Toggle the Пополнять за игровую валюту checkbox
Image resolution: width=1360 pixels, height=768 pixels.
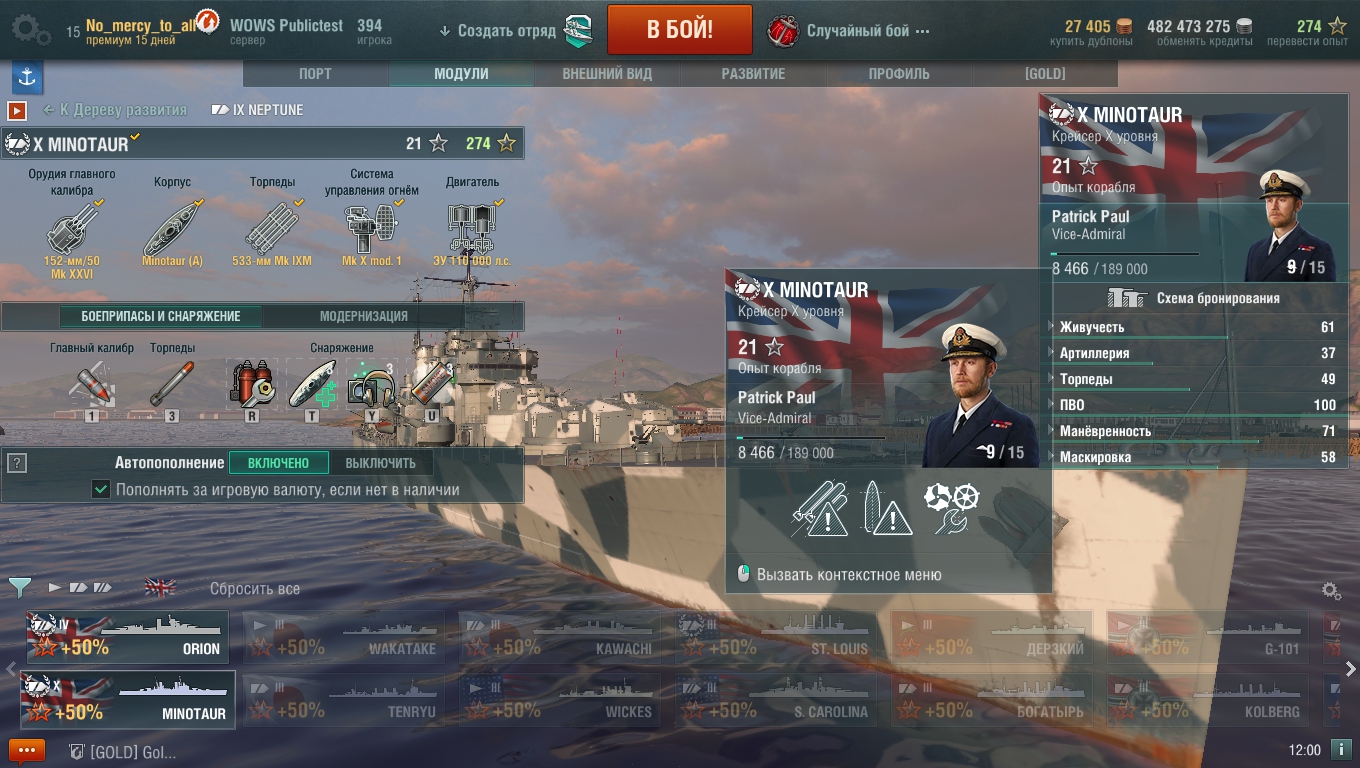(x=100, y=490)
